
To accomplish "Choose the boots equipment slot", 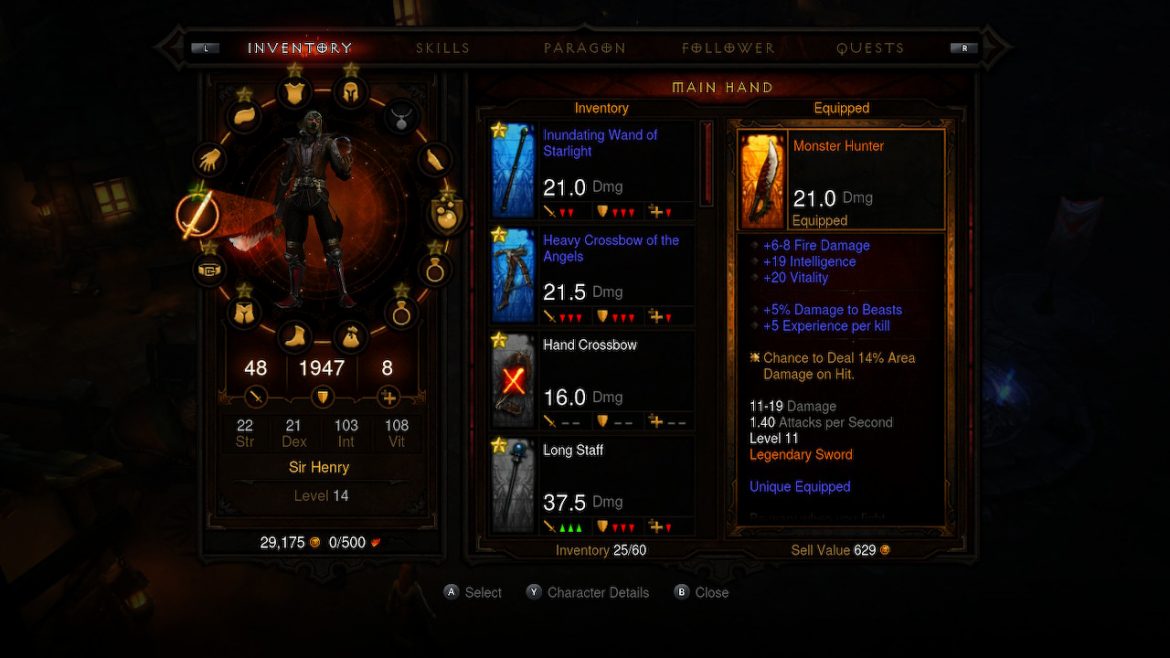I will [293, 336].
